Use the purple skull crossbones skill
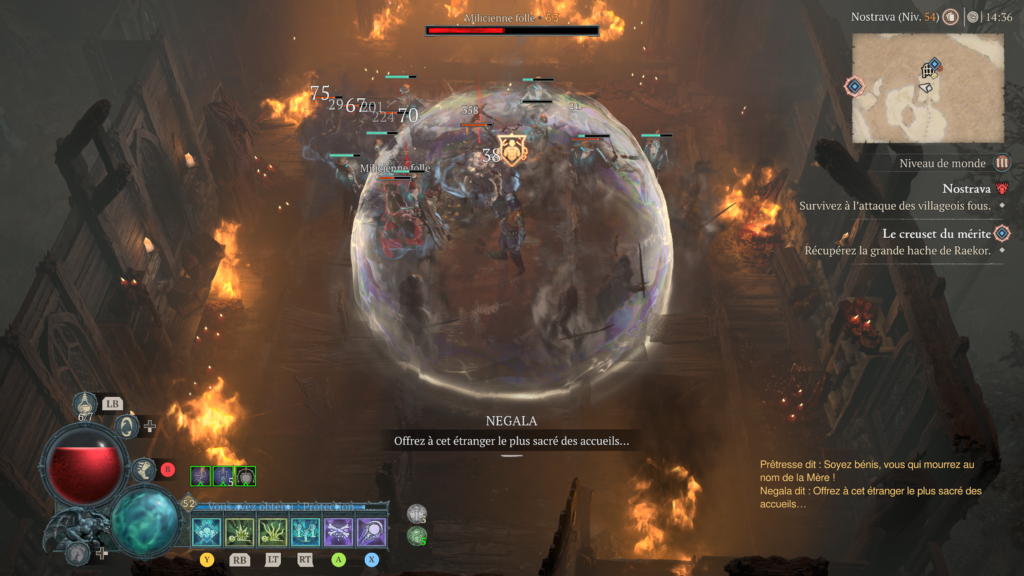1024x576 pixels. coord(339,532)
